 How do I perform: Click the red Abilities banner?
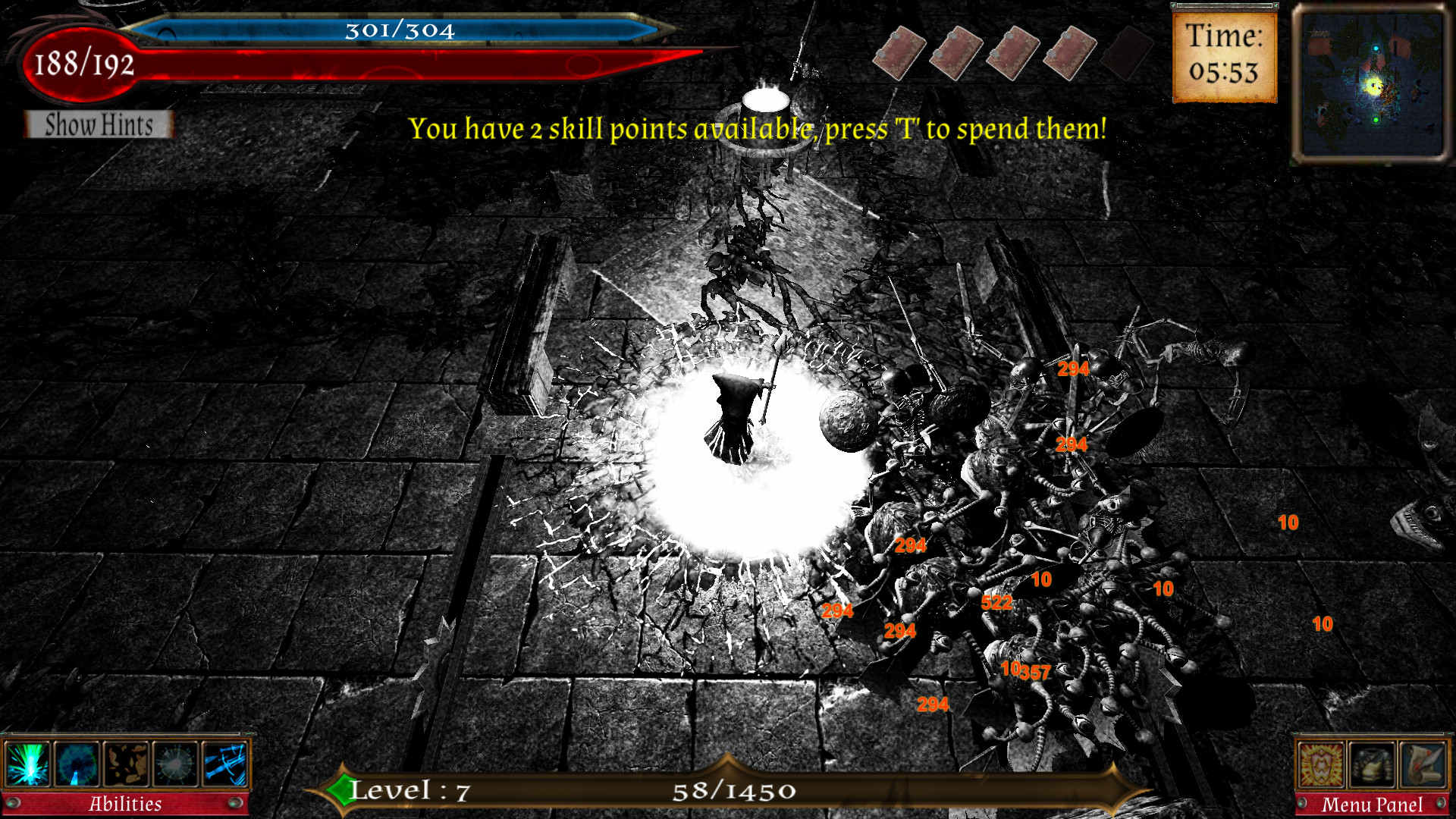coord(125,802)
